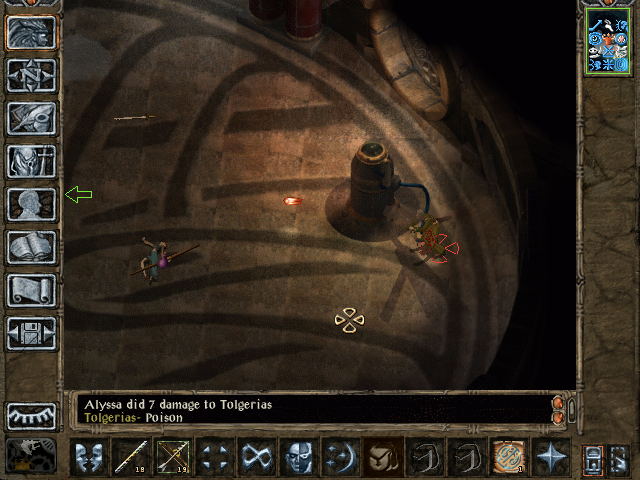Open the area map stone button
This screenshot has width=640, height=480.
32,75
